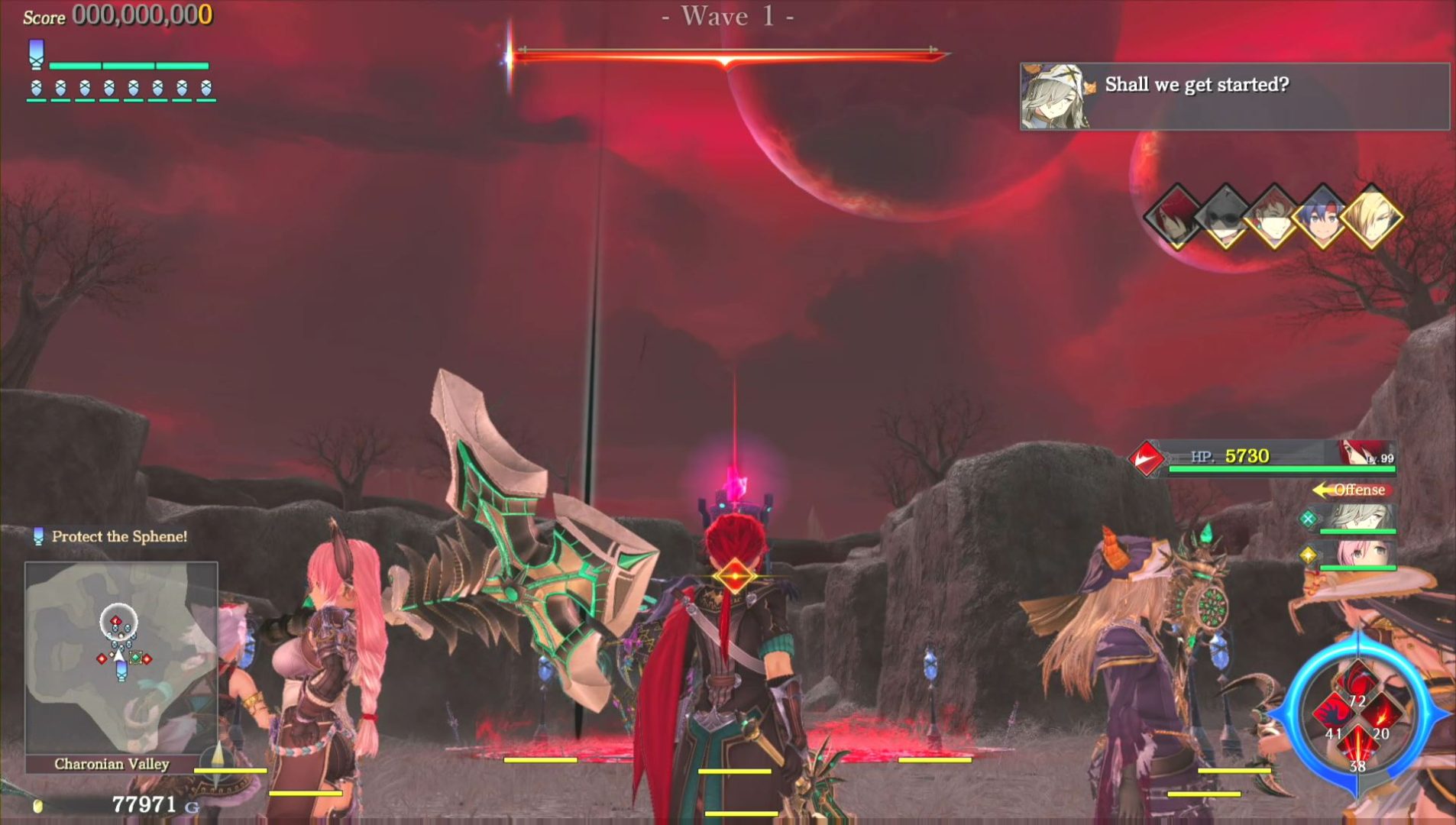Pick the masked grey ally diamond portrait
Screen dimensions: 1456x825
1225,218
